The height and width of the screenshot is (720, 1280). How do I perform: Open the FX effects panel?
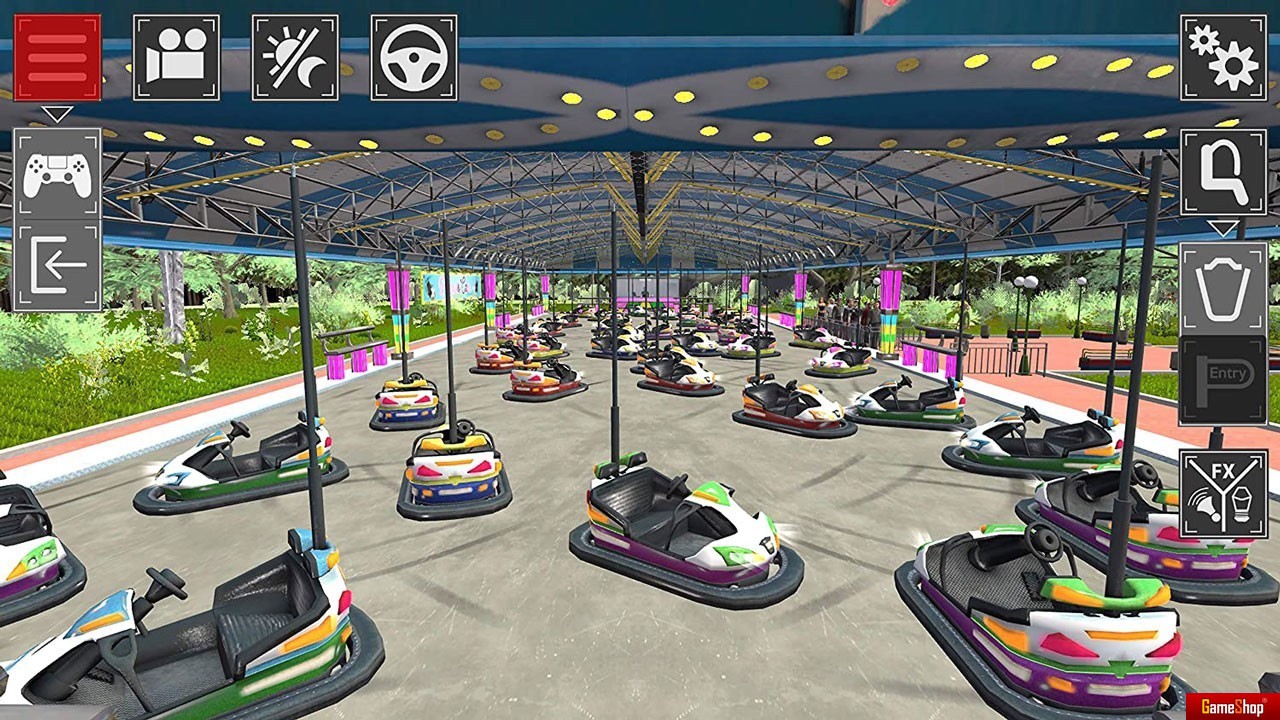pyautogui.click(x=1223, y=494)
